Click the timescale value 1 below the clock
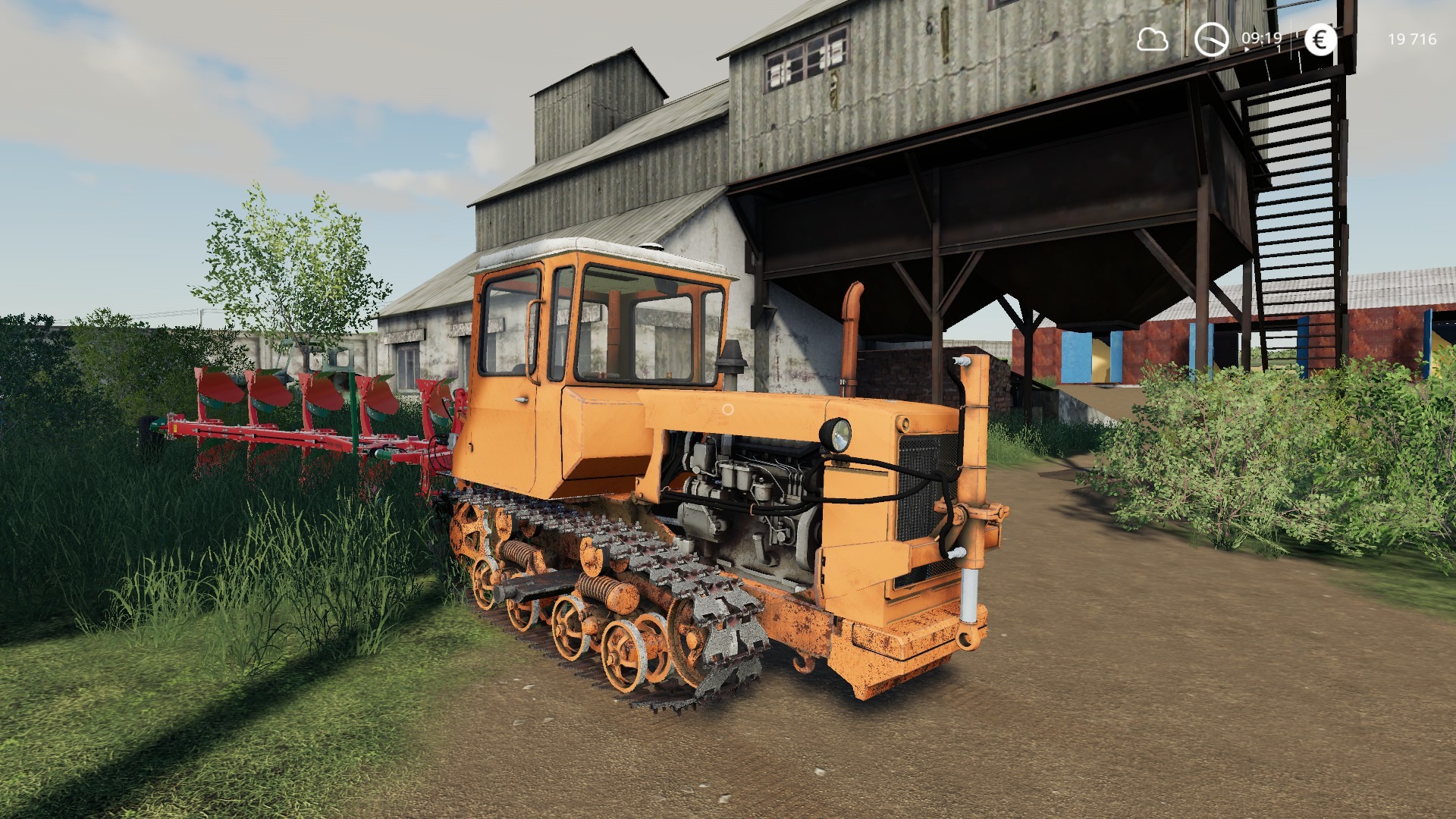The width and height of the screenshot is (1456, 819). click(x=1279, y=49)
